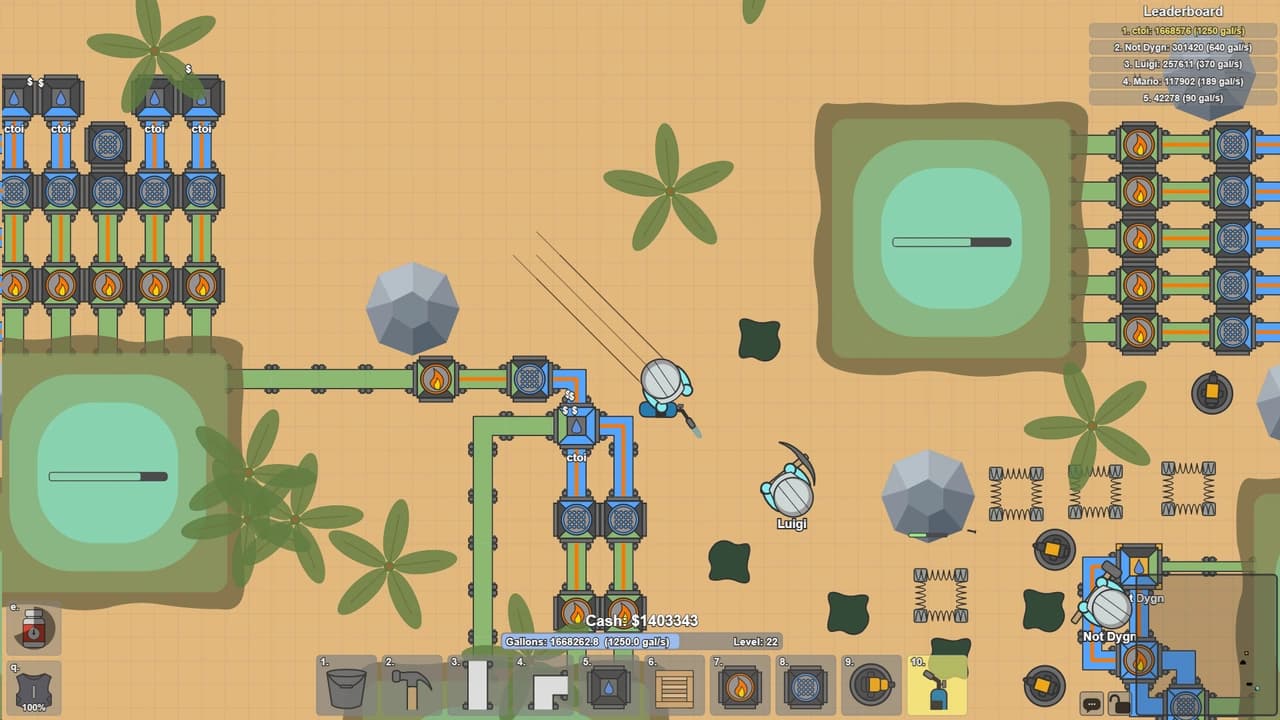Open the emote icon at bottom right

point(1091,703)
